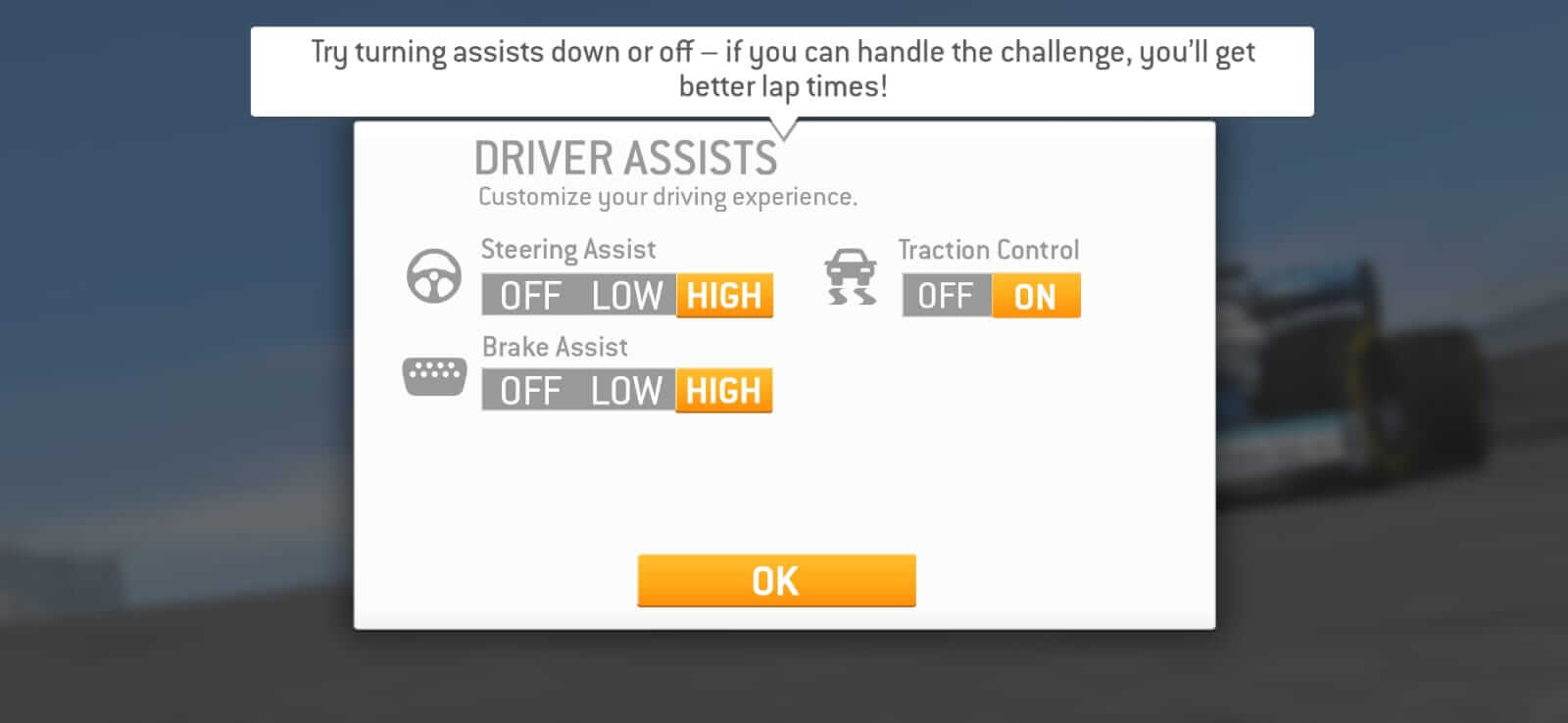The width and height of the screenshot is (1568, 723).
Task: Click the 'Traction Control' label
Action: (x=989, y=250)
